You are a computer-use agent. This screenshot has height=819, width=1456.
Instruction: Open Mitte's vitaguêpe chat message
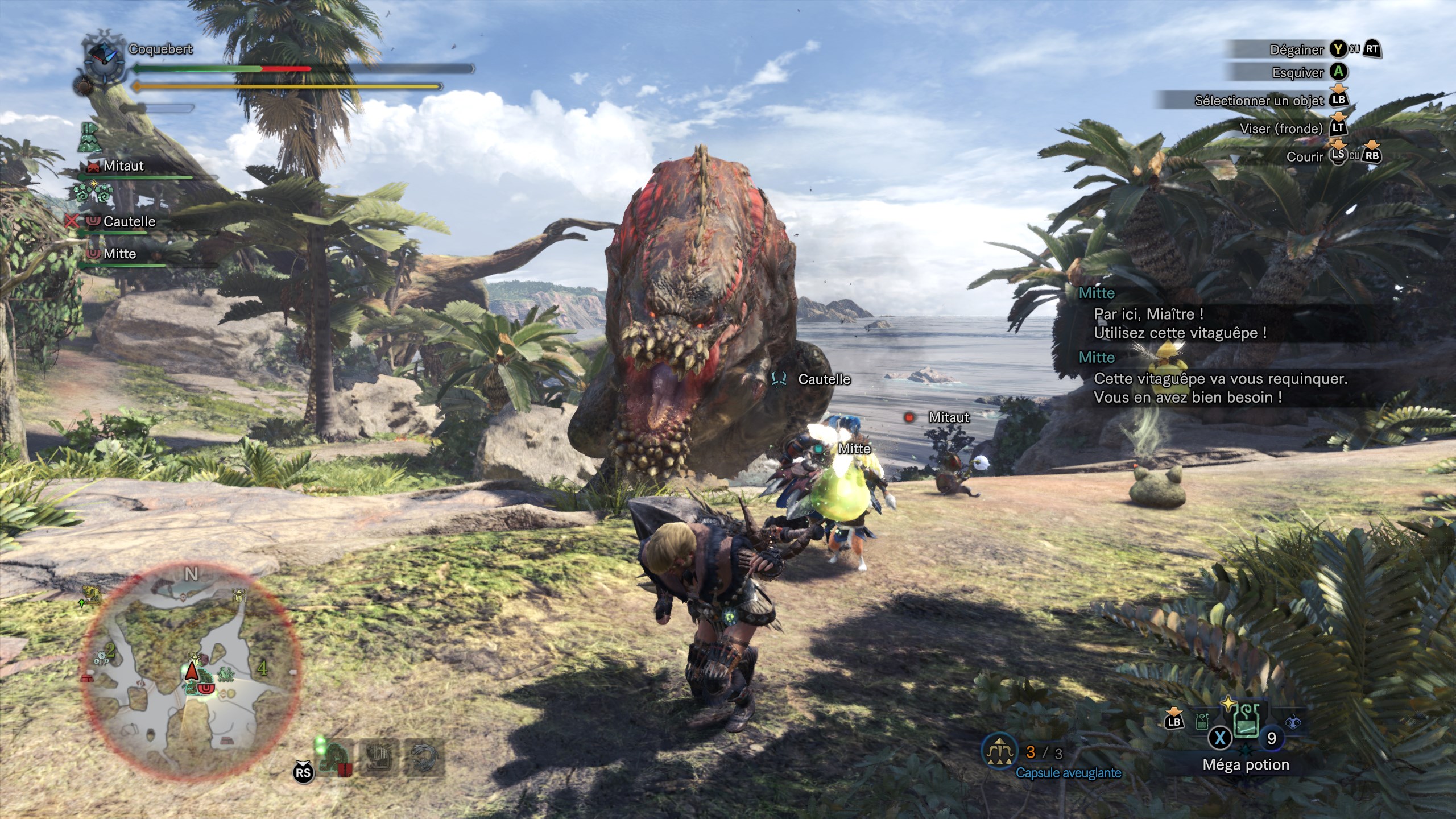point(1179,323)
